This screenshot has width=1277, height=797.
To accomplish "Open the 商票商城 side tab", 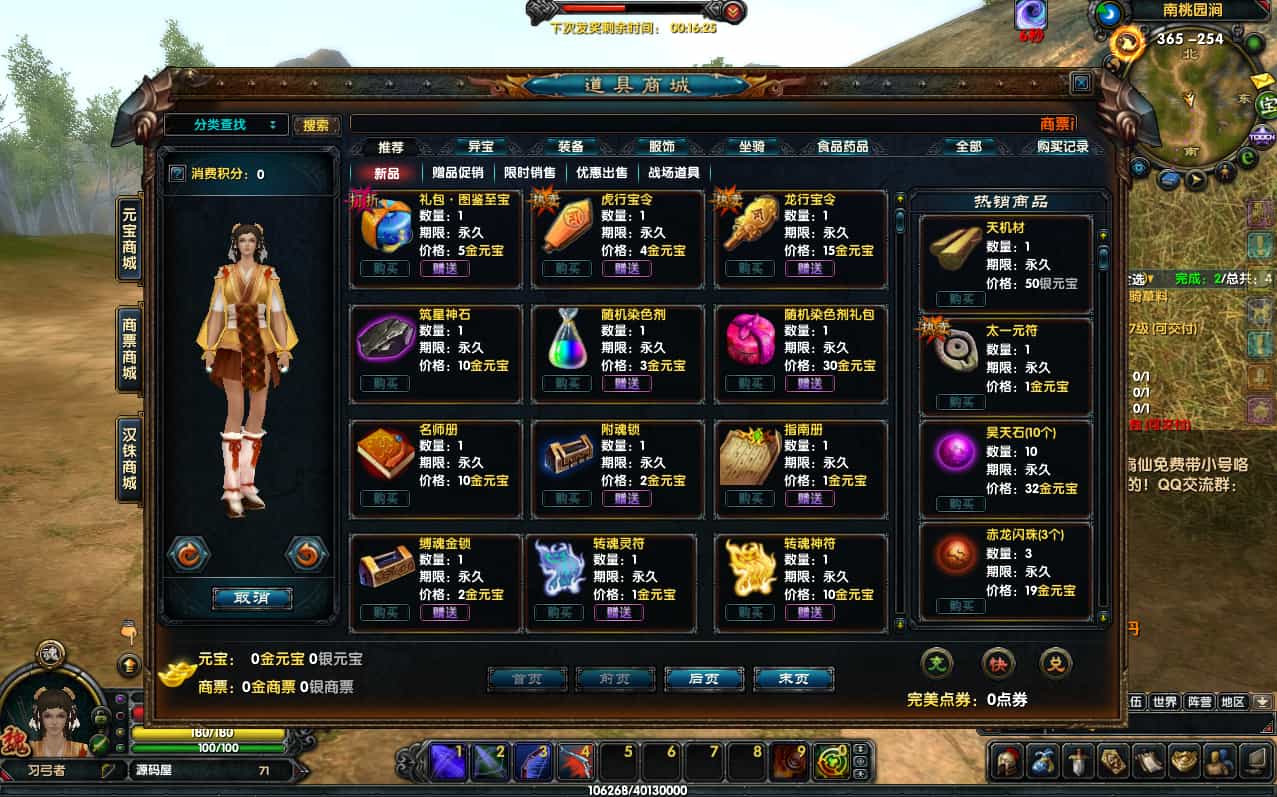I will (x=129, y=349).
